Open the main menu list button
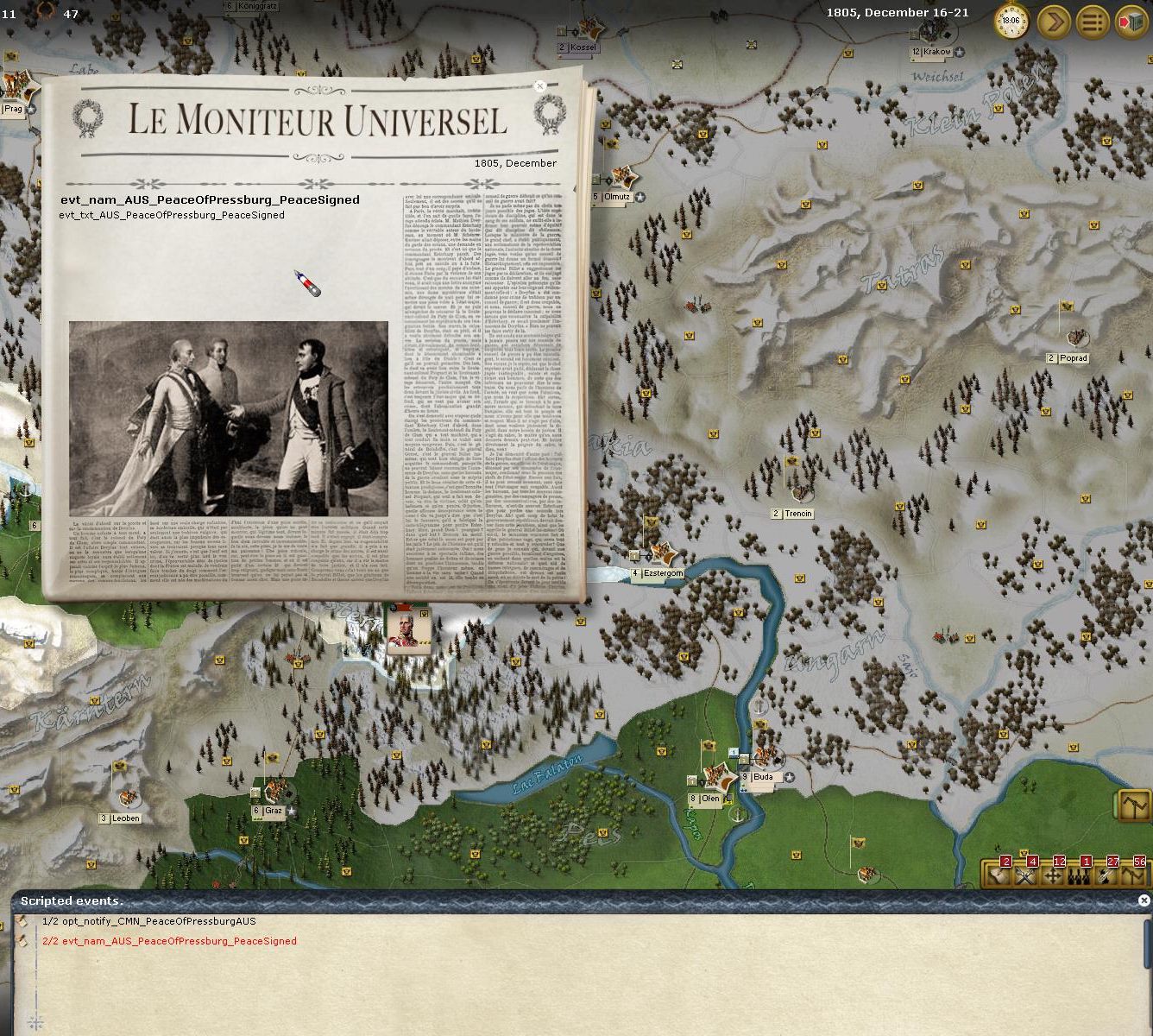The height and width of the screenshot is (1036, 1153). coord(1093,22)
